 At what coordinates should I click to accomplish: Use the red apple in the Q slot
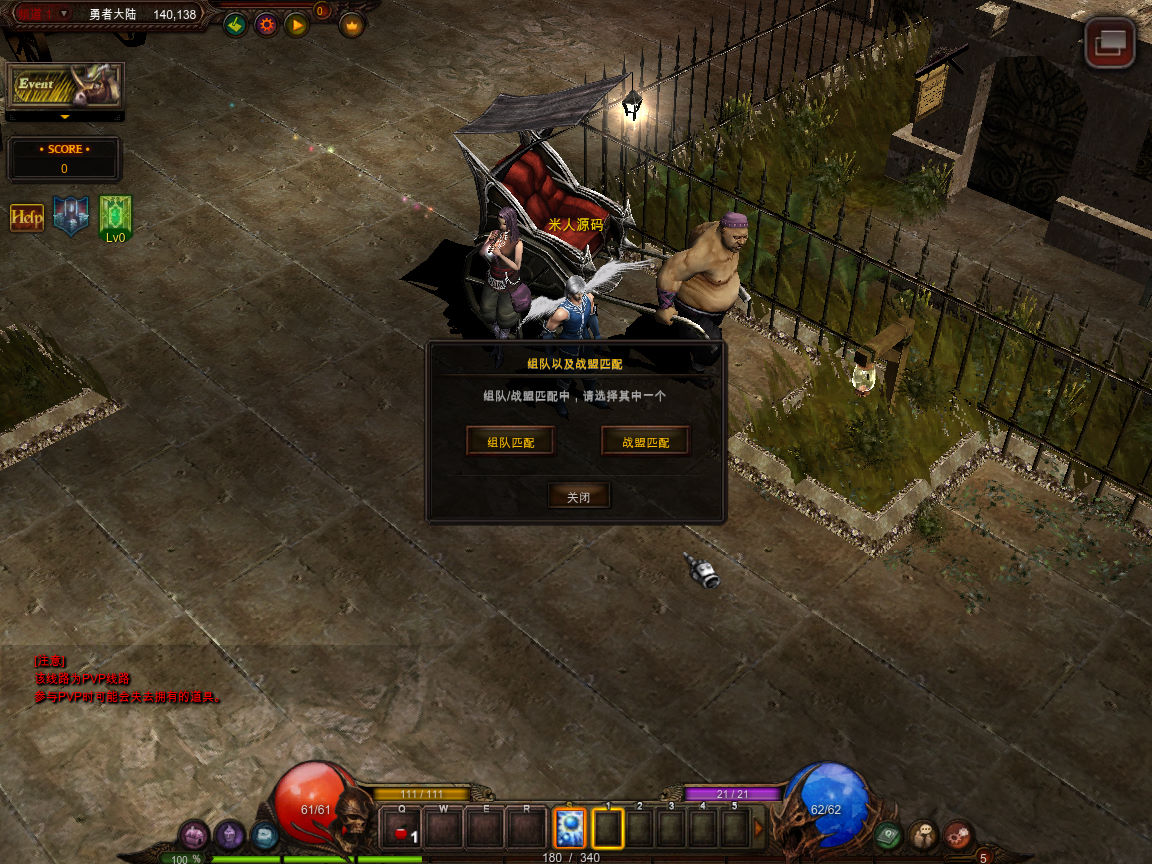click(x=402, y=830)
